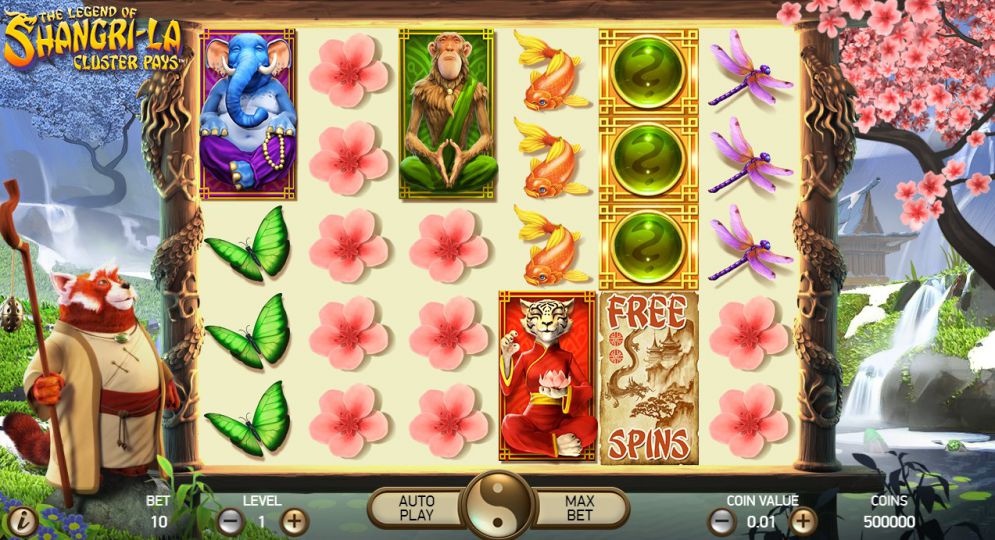Raise the coin value

tap(804, 521)
